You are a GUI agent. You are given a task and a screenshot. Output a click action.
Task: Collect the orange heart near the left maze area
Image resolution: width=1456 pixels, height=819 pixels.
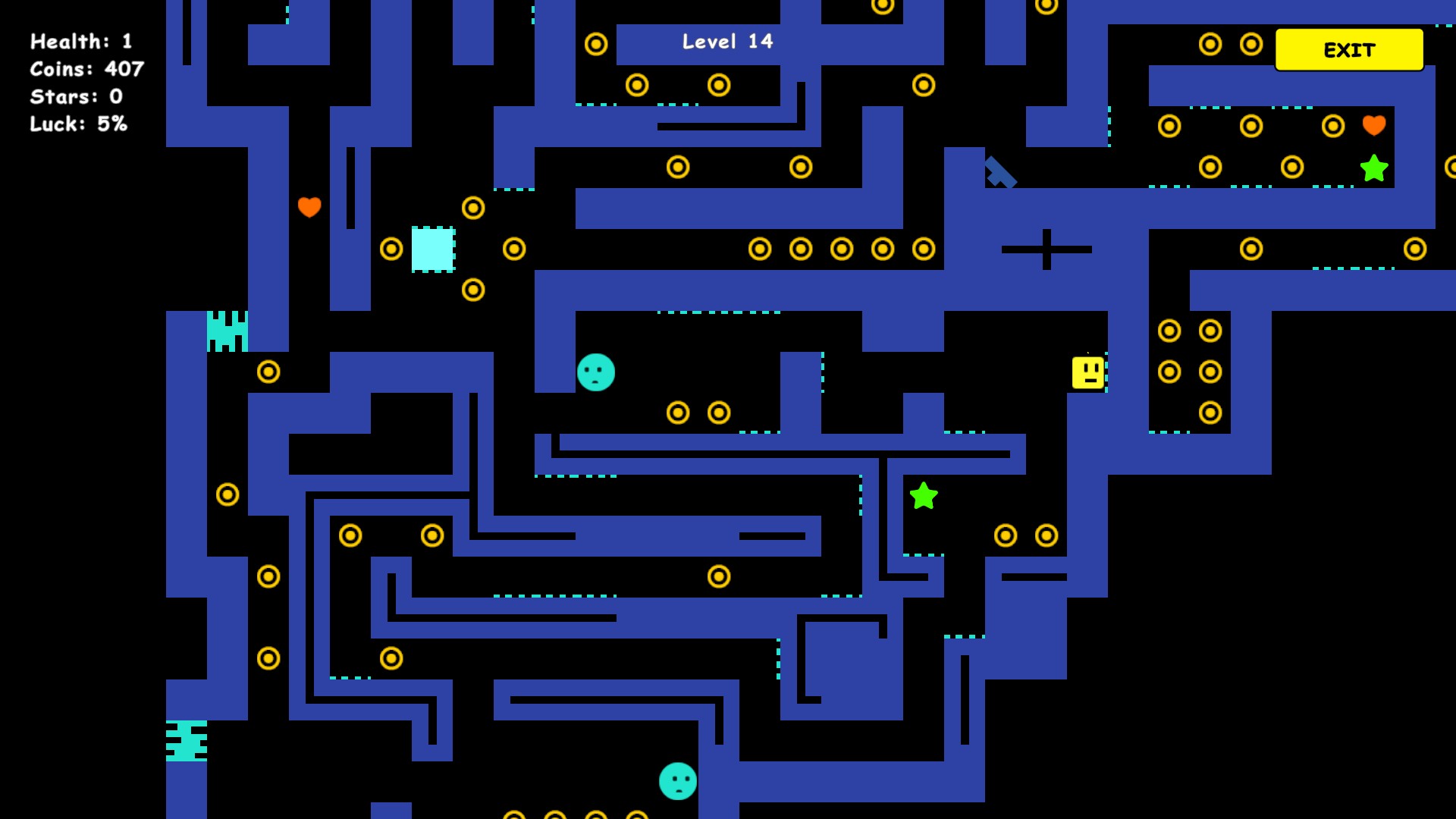pyautogui.click(x=309, y=206)
